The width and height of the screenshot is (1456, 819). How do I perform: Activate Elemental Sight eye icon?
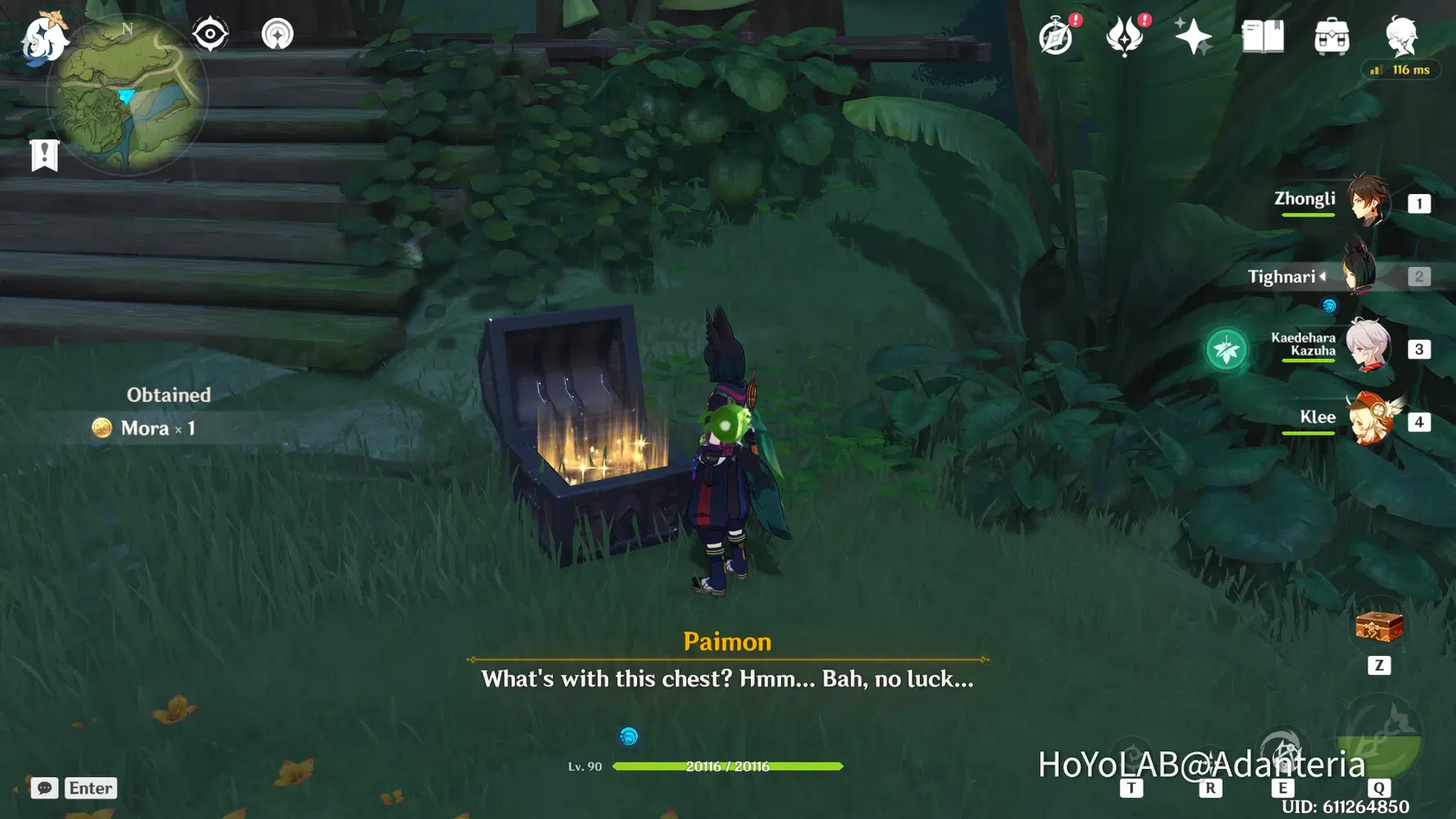[x=210, y=33]
